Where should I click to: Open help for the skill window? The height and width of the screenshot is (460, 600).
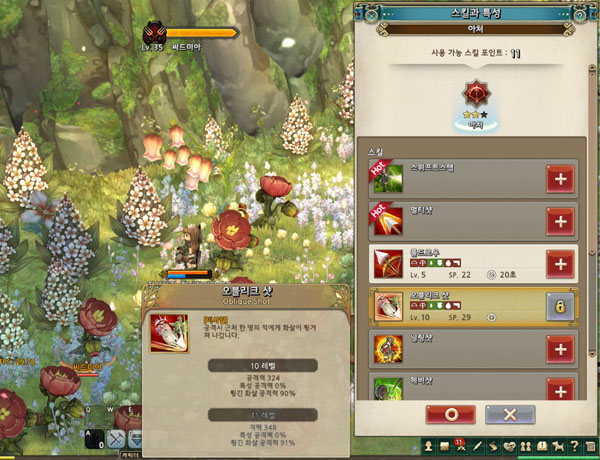(578, 12)
